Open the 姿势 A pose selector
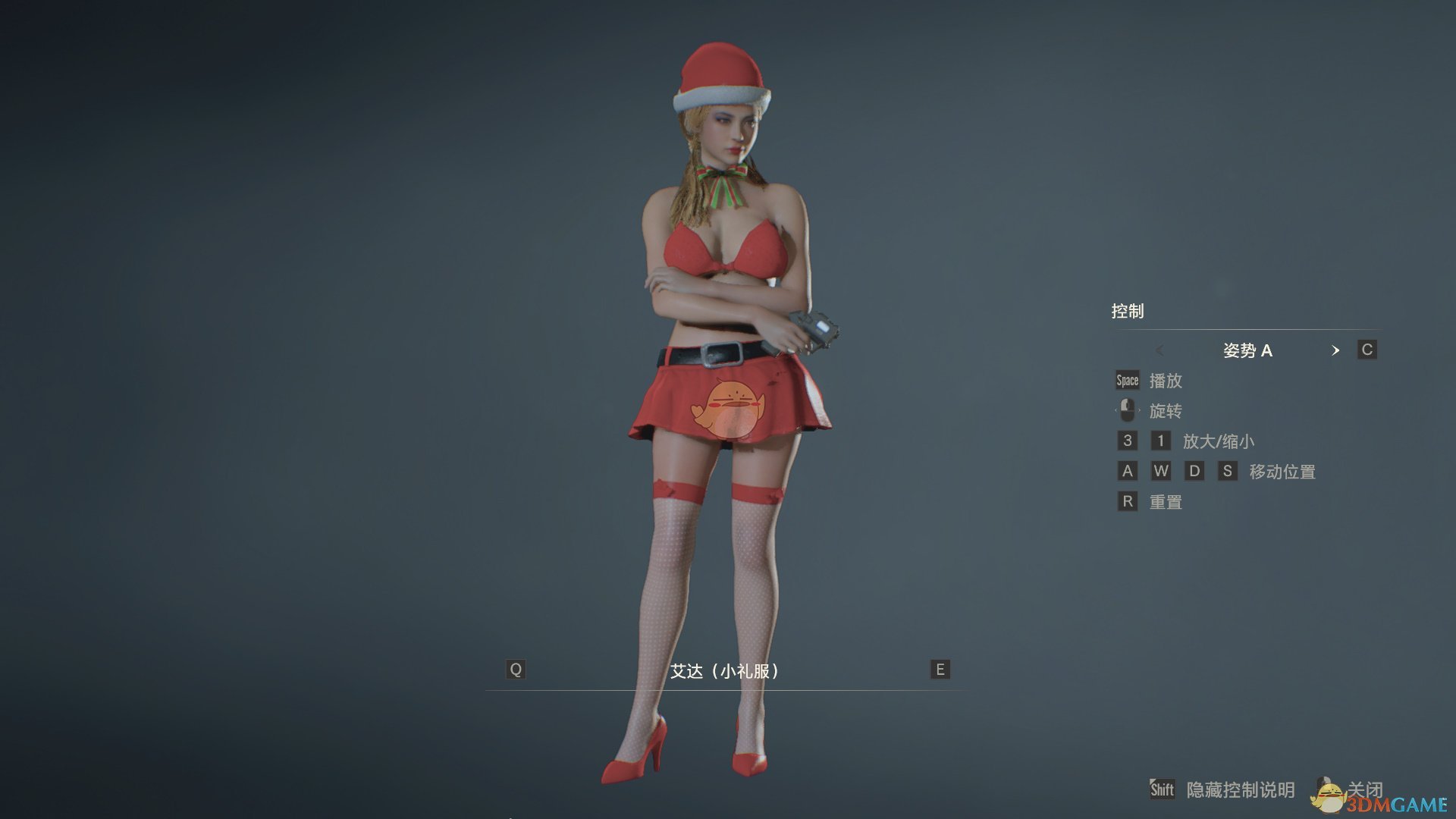 coord(1248,350)
